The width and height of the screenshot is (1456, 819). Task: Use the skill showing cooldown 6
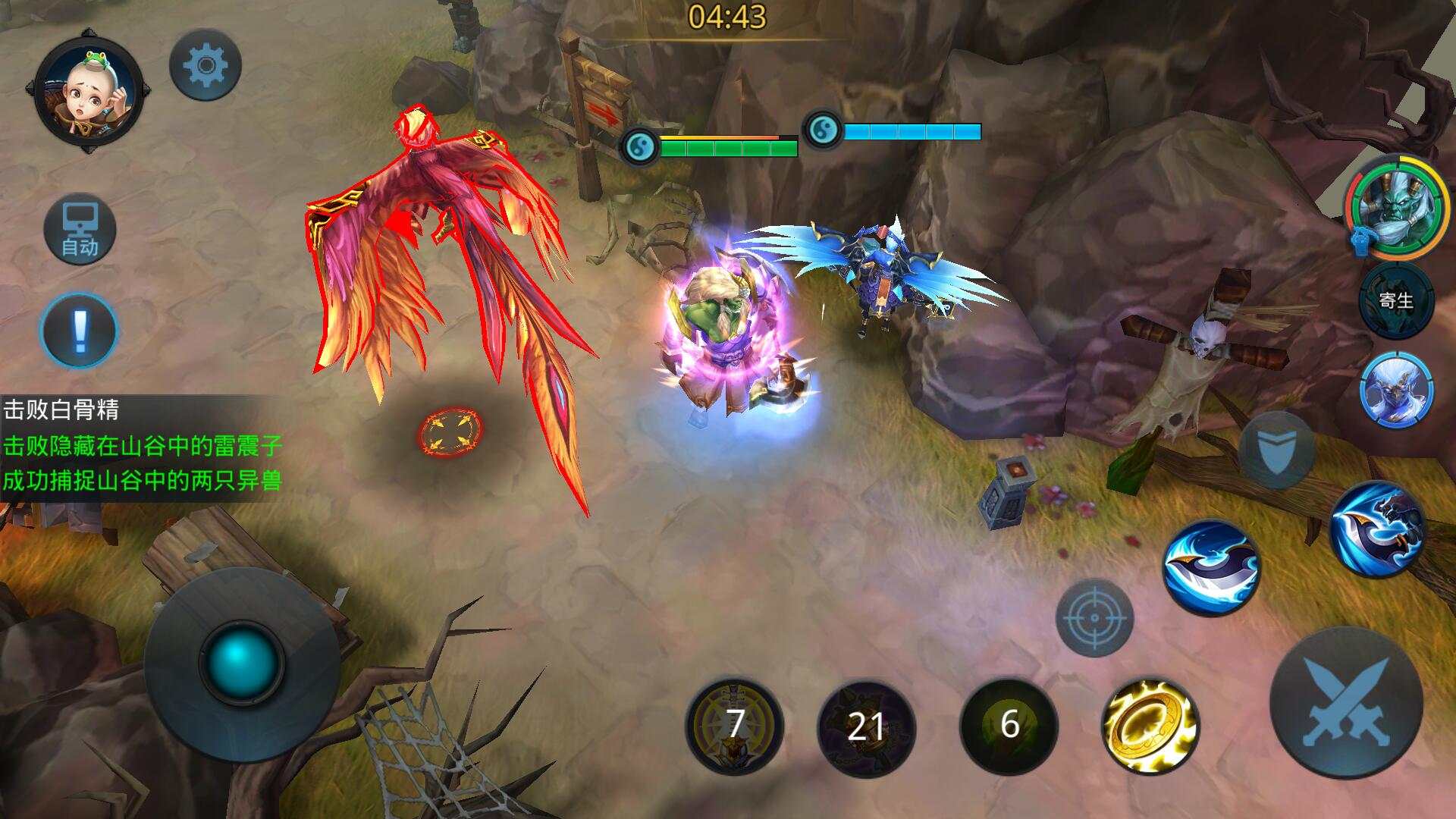[1009, 726]
